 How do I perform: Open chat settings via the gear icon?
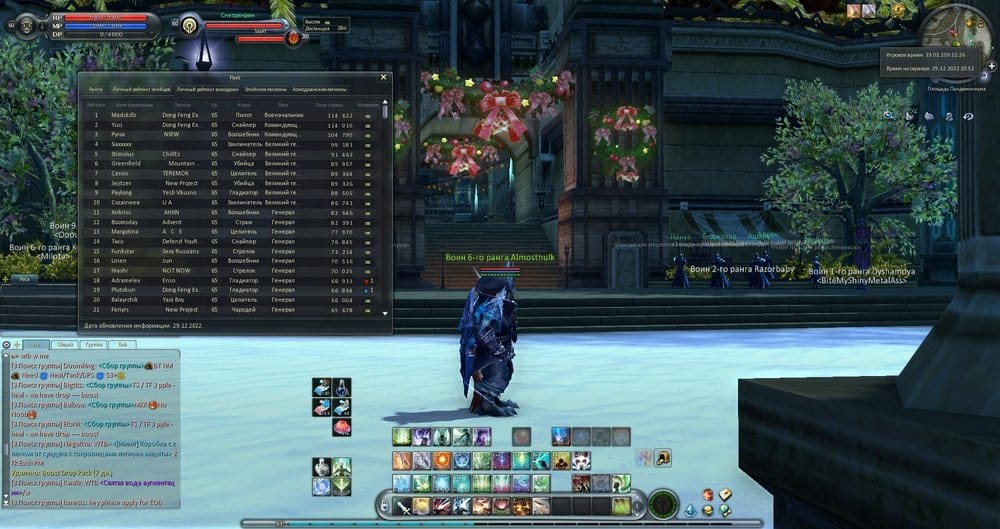point(7,344)
